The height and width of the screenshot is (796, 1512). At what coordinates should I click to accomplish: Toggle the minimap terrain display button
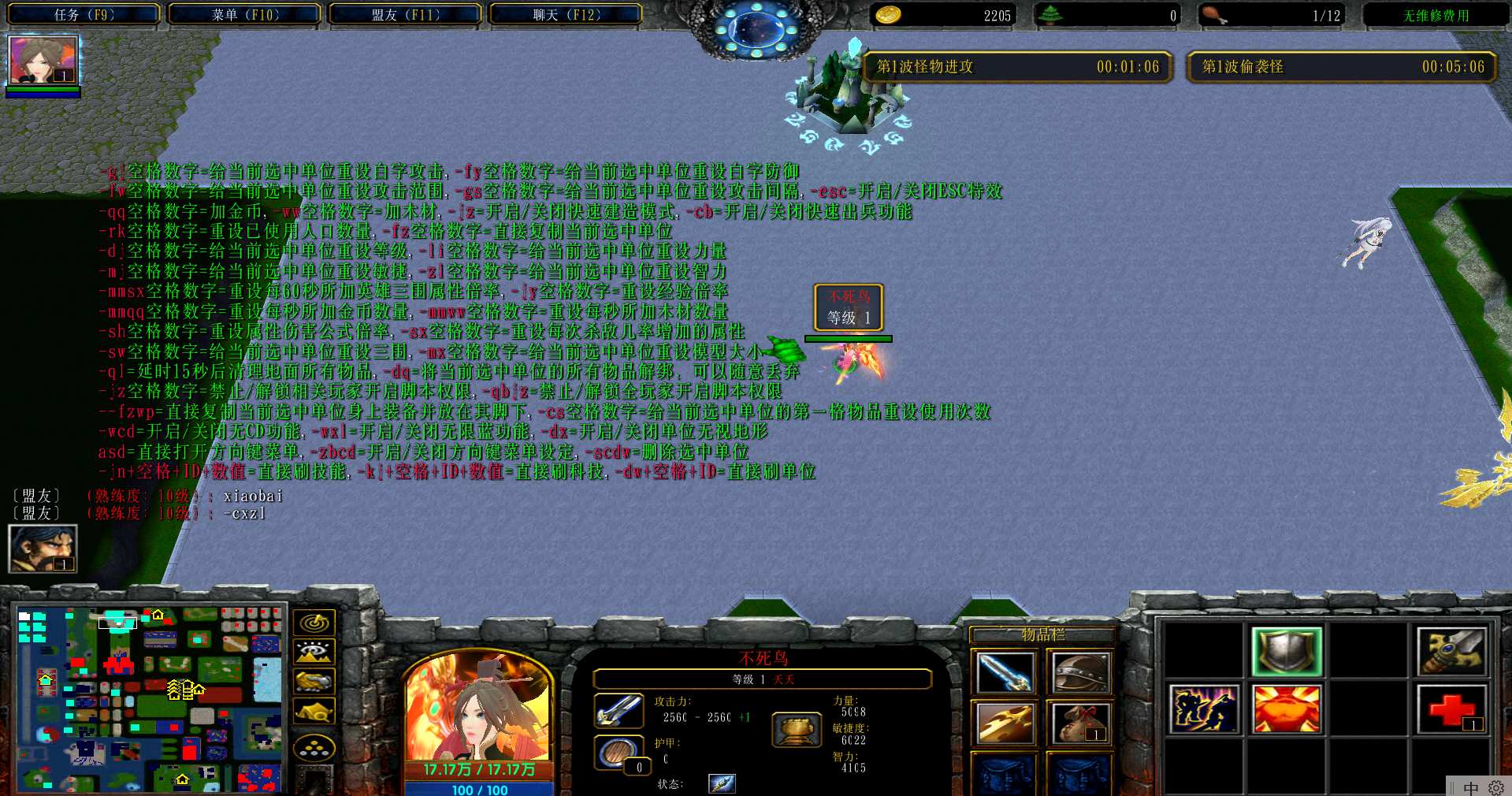click(314, 652)
